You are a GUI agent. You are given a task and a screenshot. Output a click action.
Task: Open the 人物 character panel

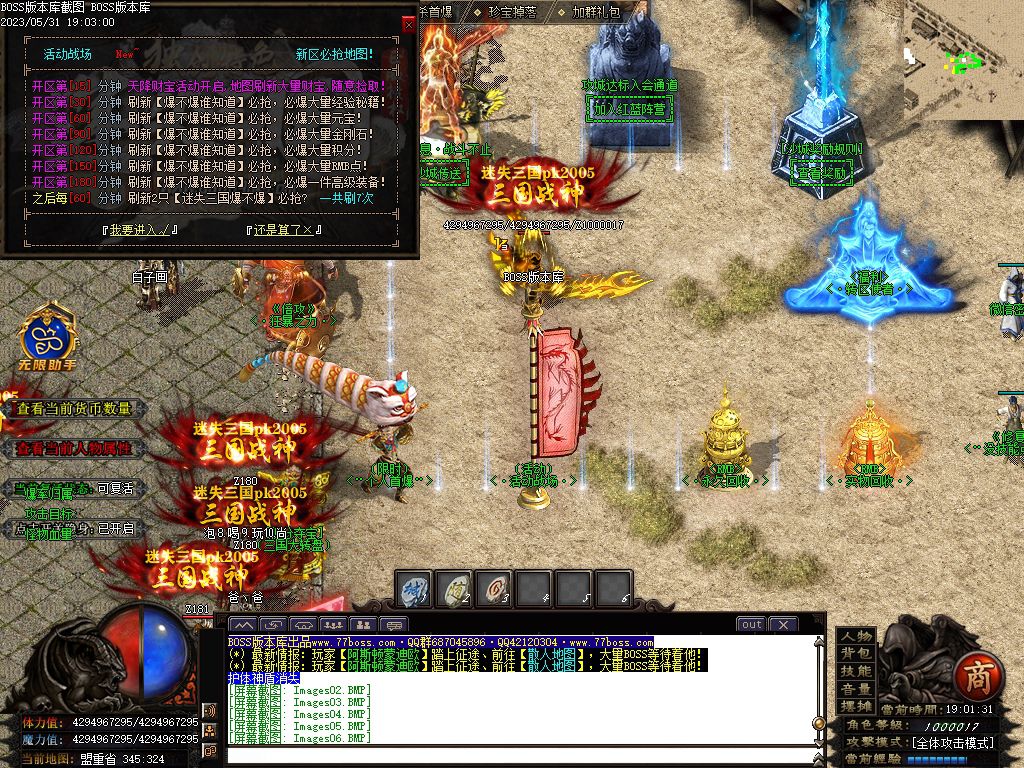coord(856,636)
